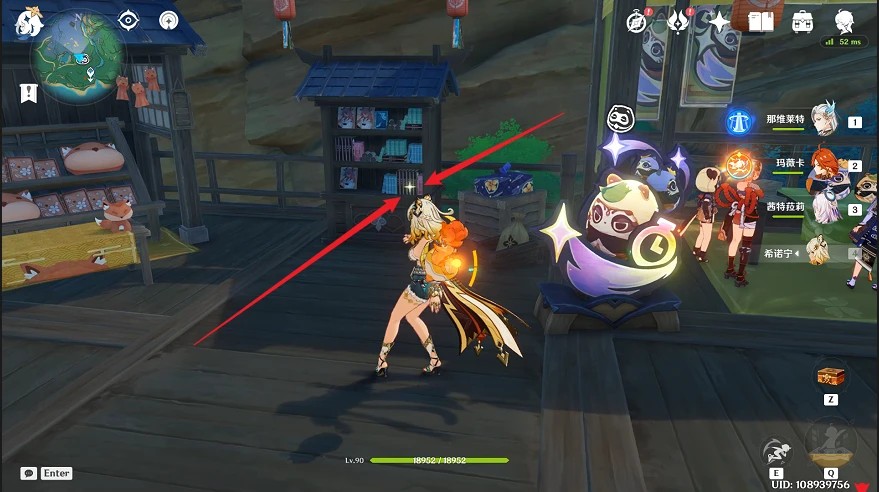Open the wish star icon

[718, 20]
